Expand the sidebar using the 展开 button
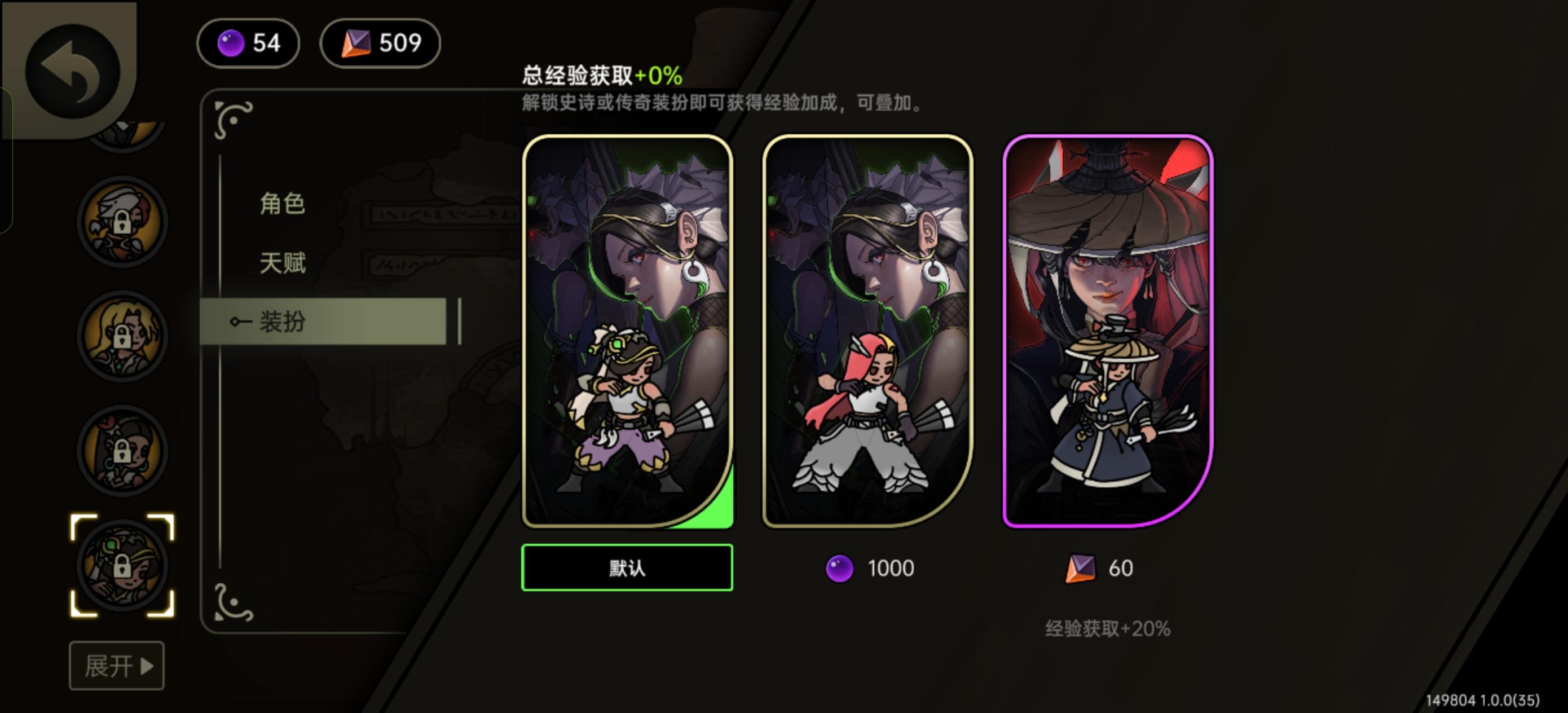The width and height of the screenshot is (1568, 713). point(117,666)
